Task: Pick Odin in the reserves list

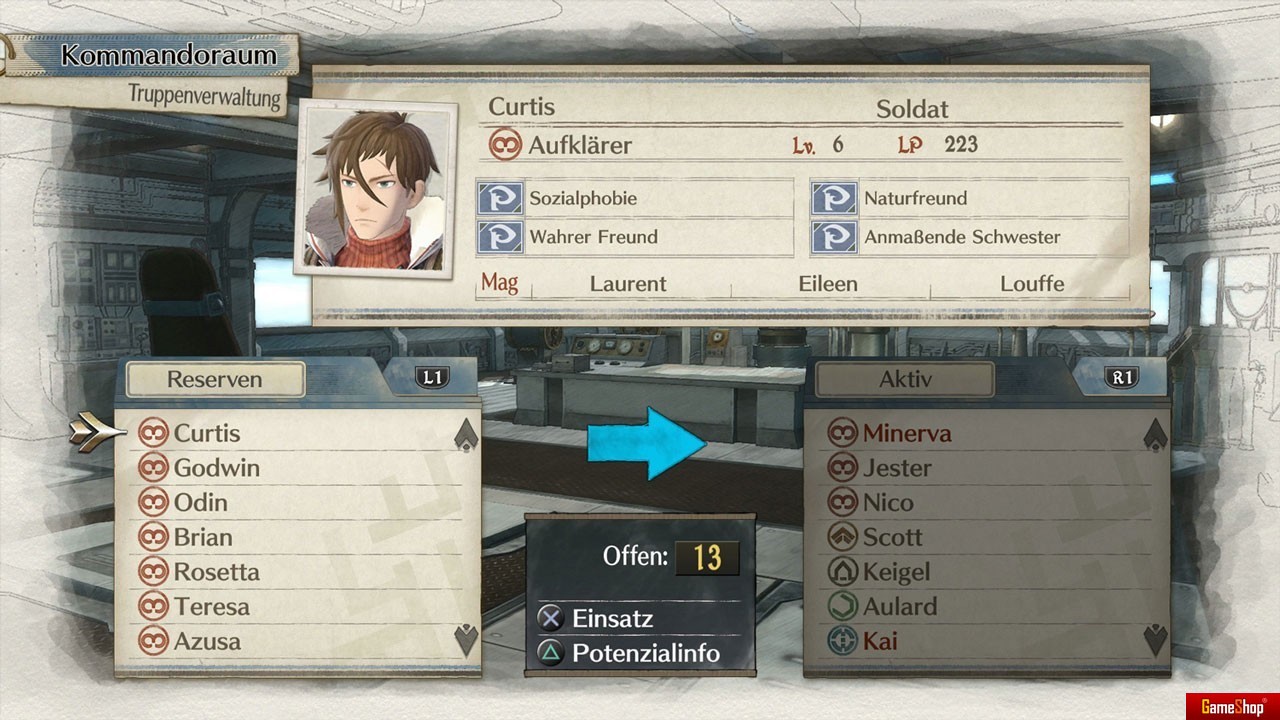Action: (x=200, y=502)
